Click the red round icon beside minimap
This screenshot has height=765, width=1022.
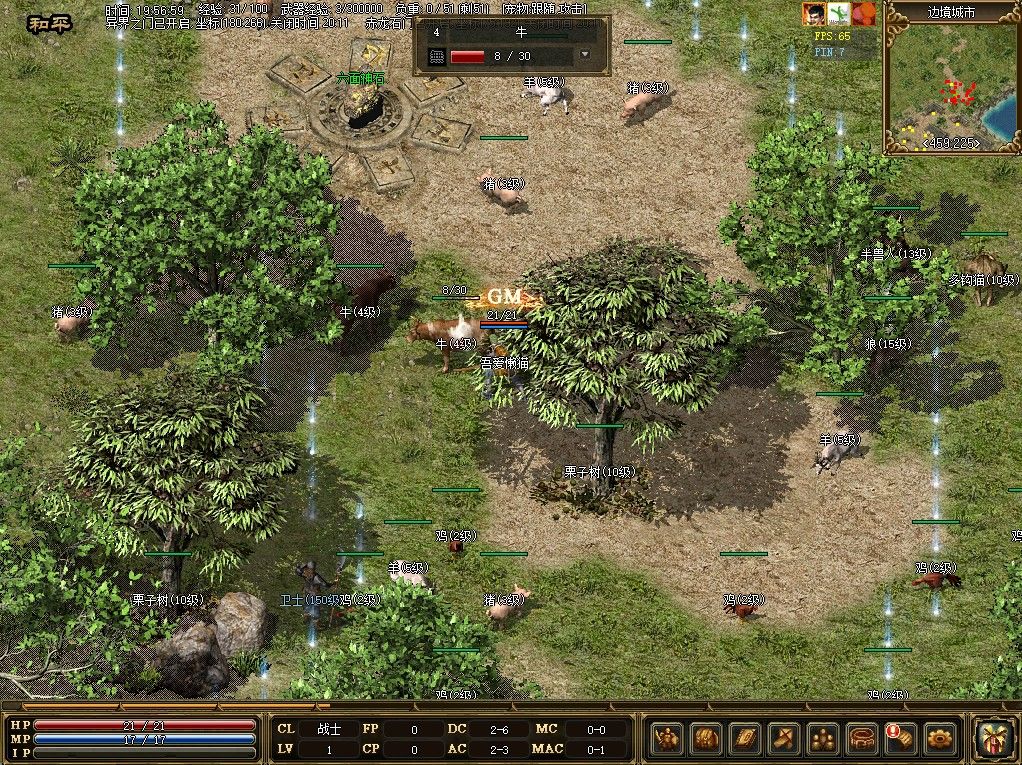(864, 14)
